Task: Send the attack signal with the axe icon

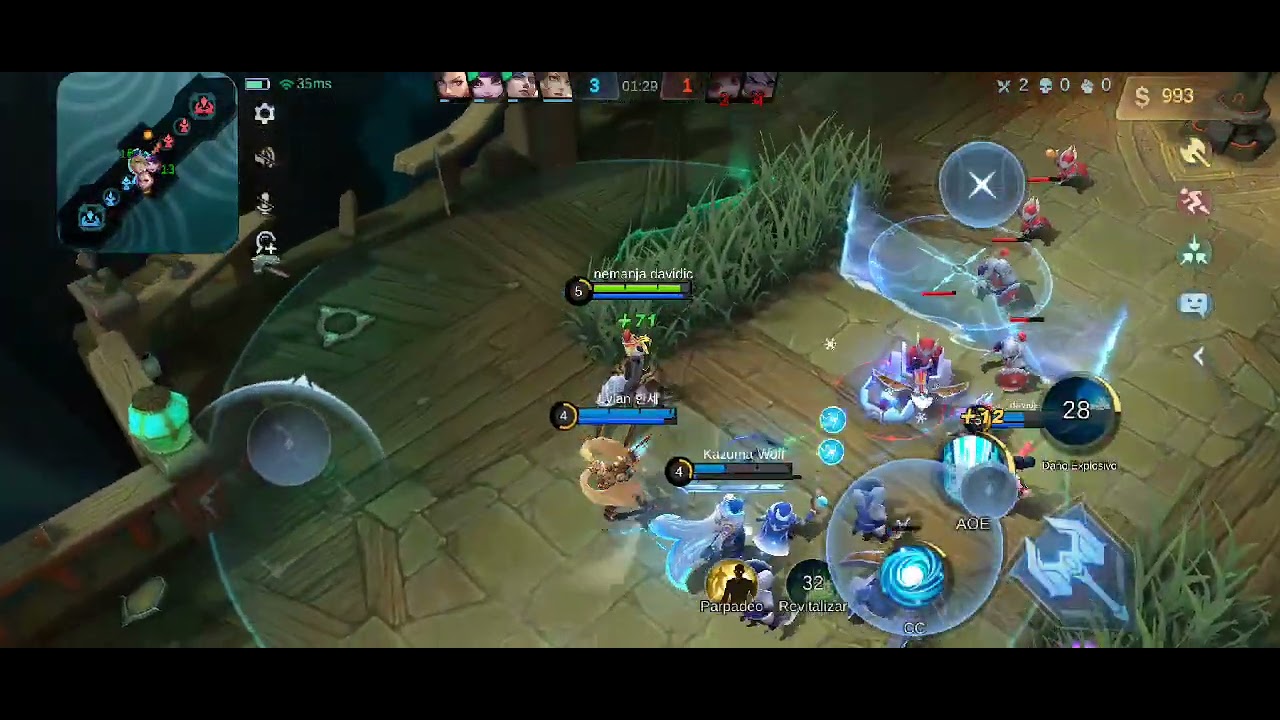Action: pos(1195,152)
